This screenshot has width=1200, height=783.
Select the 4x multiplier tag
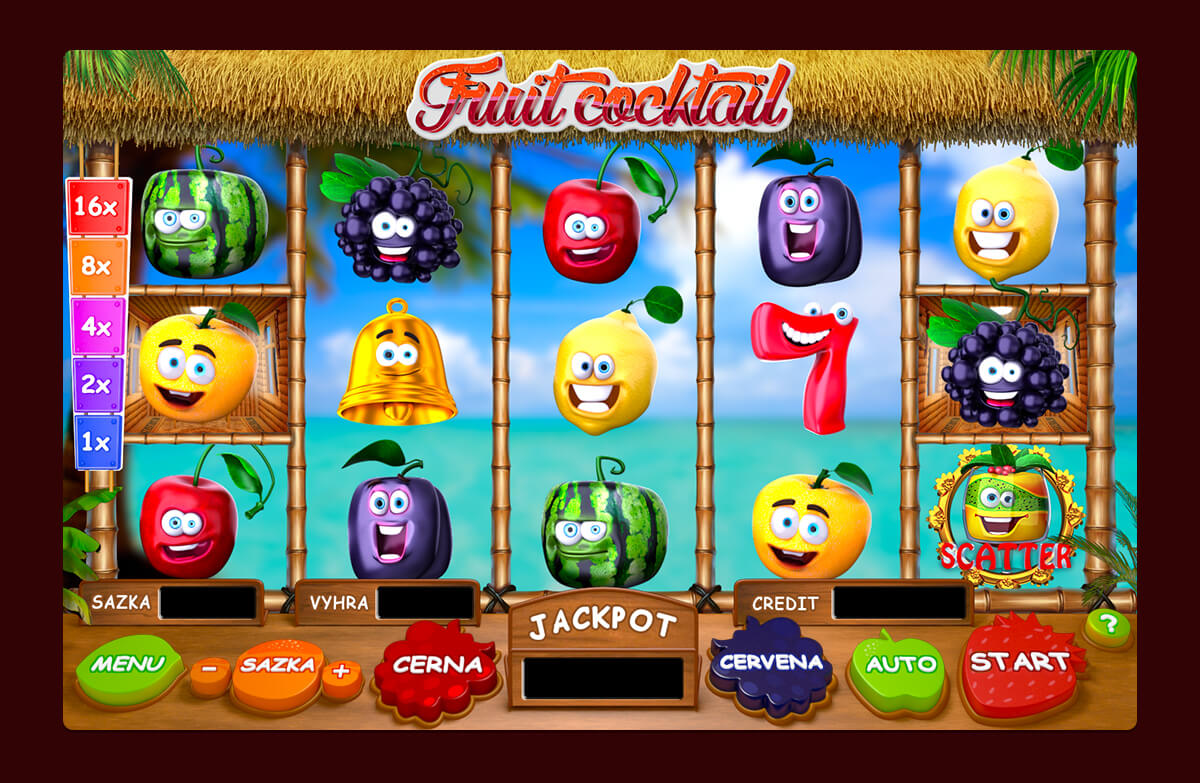pyautogui.click(x=98, y=326)
